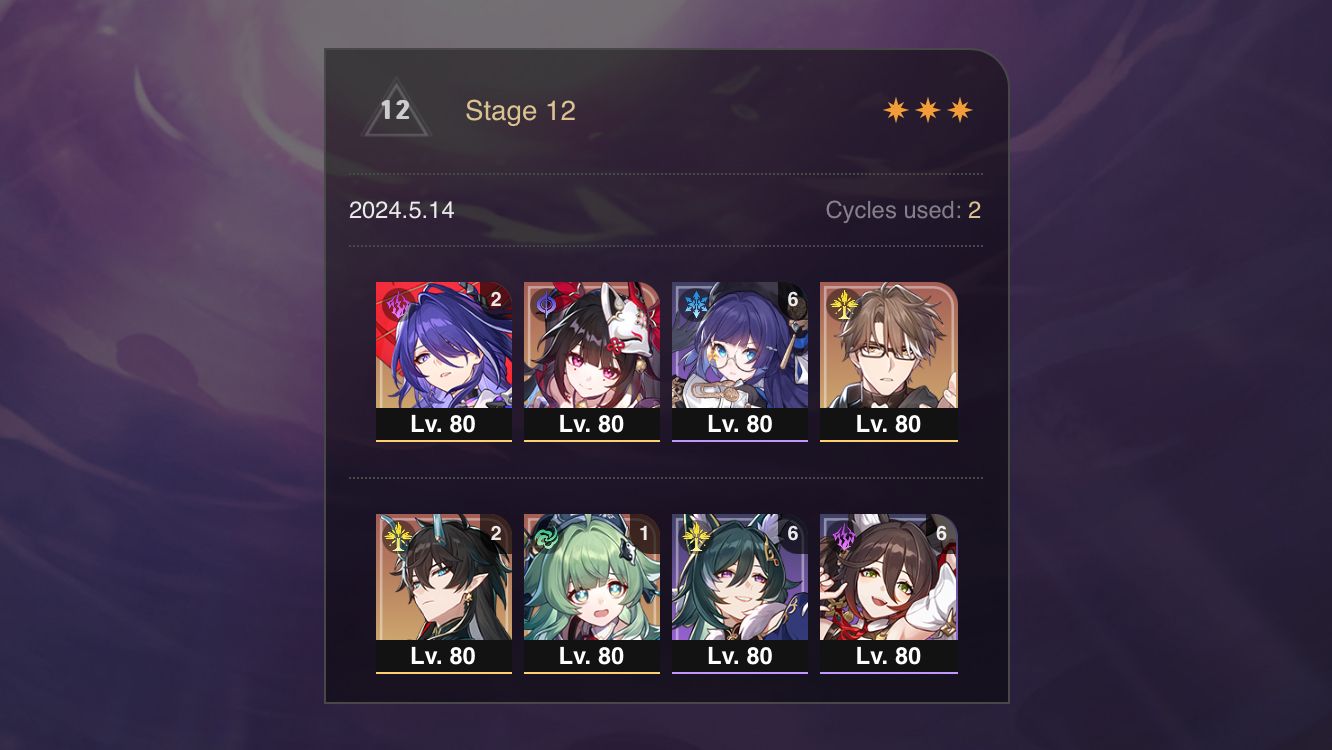The width and height of the screenshot is (1332, 750).
Task: Select the Stage 12 title label
Action: (x=522, y=111)
